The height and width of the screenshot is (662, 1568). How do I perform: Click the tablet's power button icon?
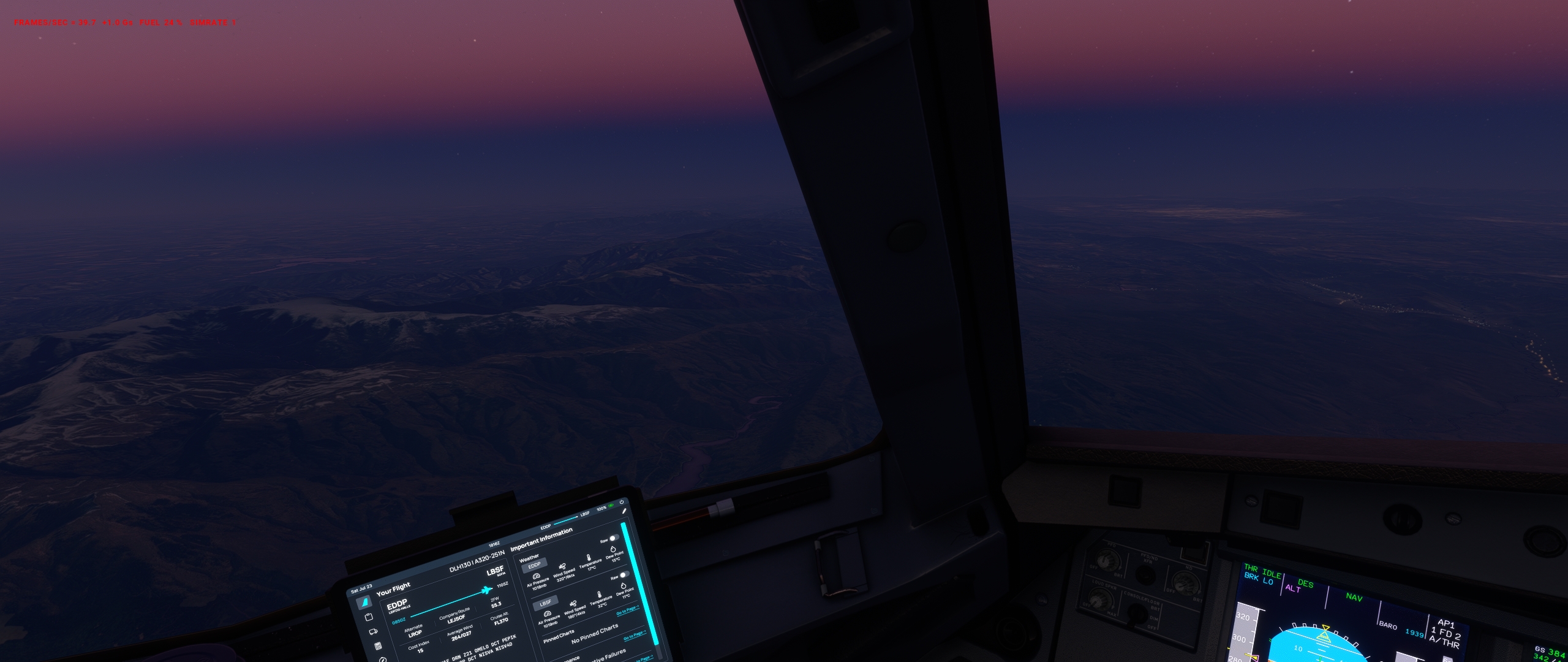click(621, 502)
